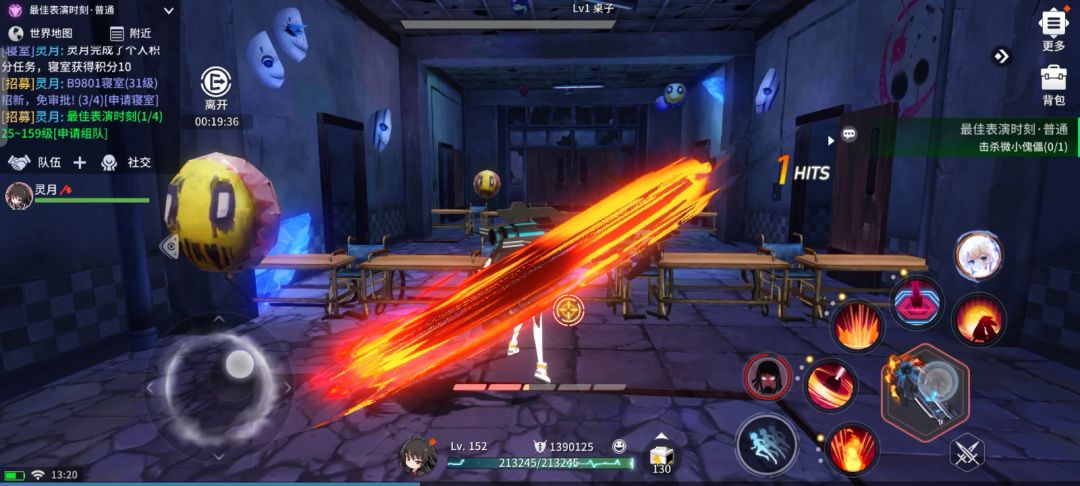Open the 更多 (More) menu
Image resolution: width=1080 pixels, height=486 pixels.
(x=1053, y=29)
